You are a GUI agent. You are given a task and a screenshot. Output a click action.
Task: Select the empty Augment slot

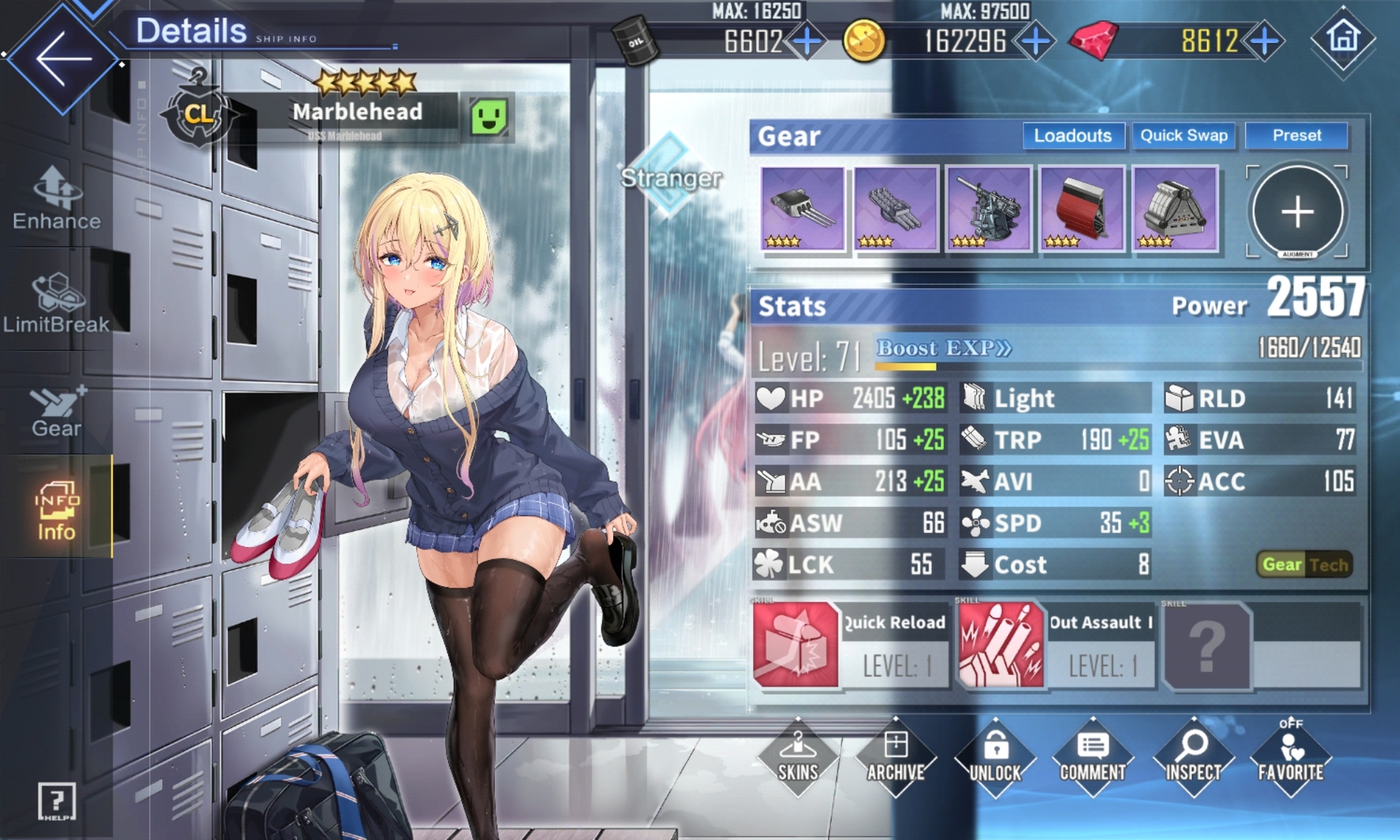click(x=1297, y=211)
